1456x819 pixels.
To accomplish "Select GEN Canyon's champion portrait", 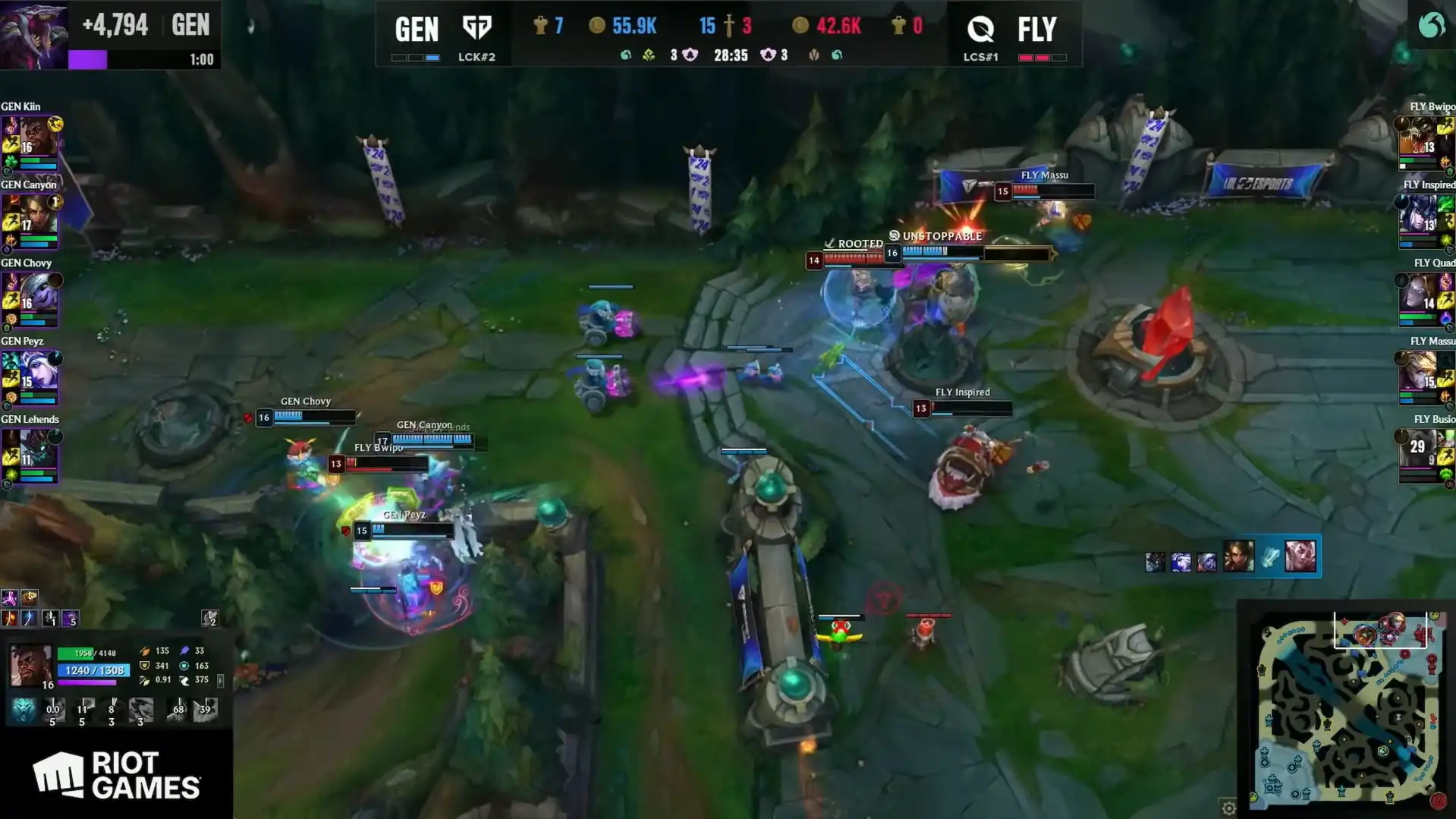I will pyautogui.click(x=36, y=216).
